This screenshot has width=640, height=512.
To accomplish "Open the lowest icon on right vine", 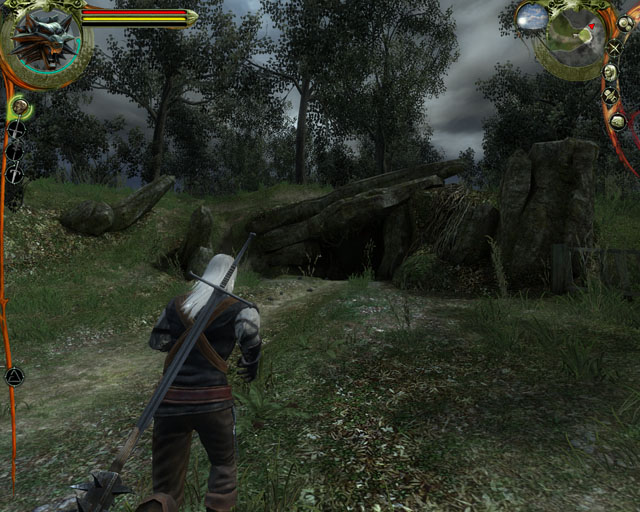I will [x=618, y=121].
